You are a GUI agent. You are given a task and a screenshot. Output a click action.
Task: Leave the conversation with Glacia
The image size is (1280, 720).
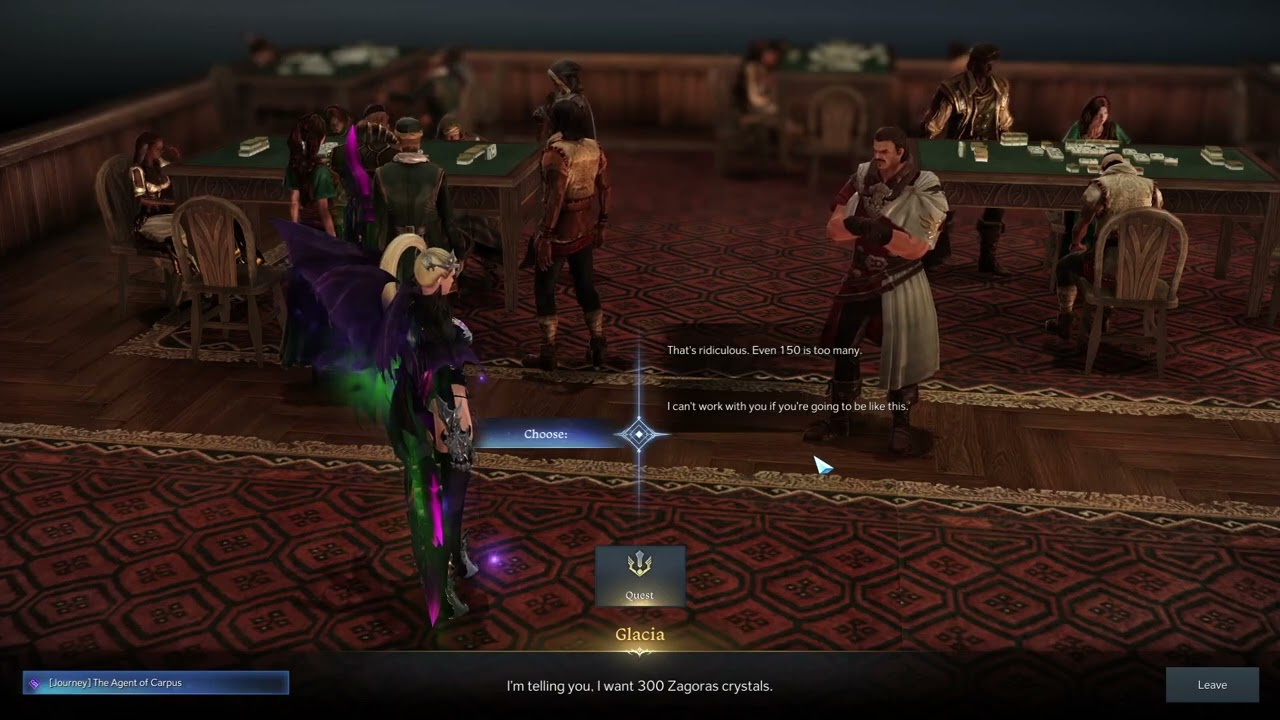pos(1212,685)
